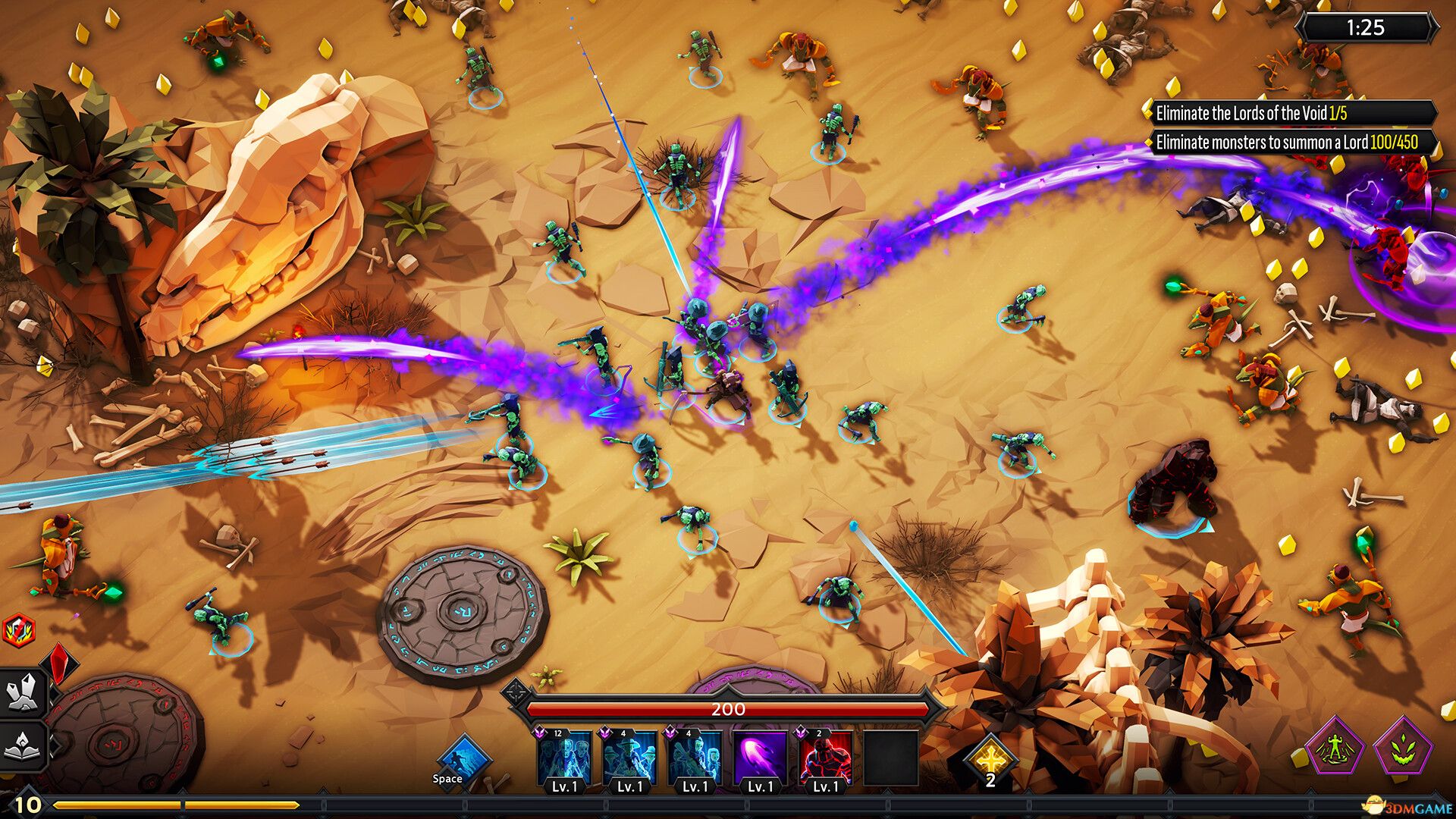Choose the skeleton gunslinger squad ability
1456x819 pixels.
(630, 758)
